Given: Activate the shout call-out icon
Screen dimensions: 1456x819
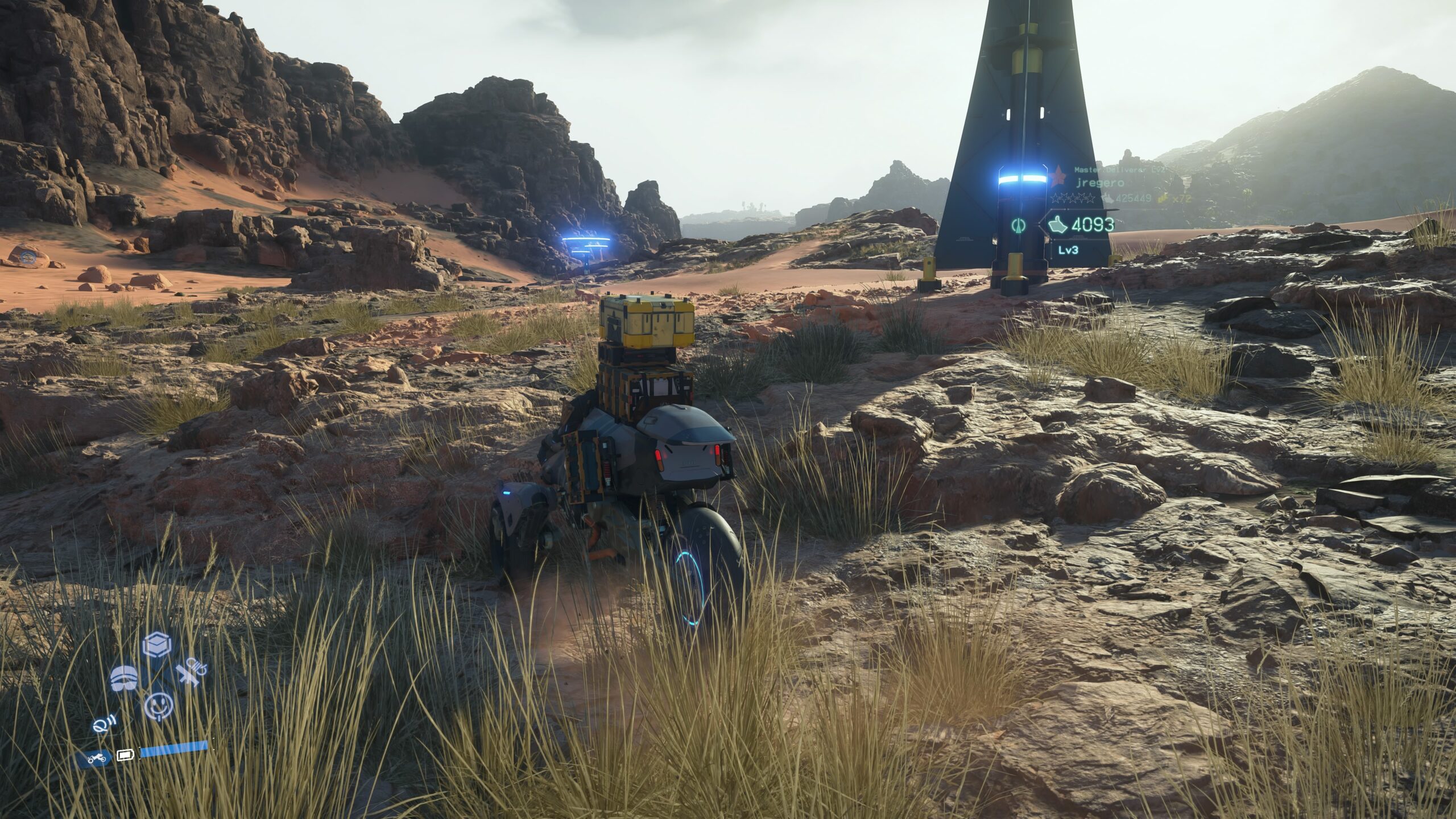Looking at the screenshot, I should pyautogui.click(x=105, y=725).
